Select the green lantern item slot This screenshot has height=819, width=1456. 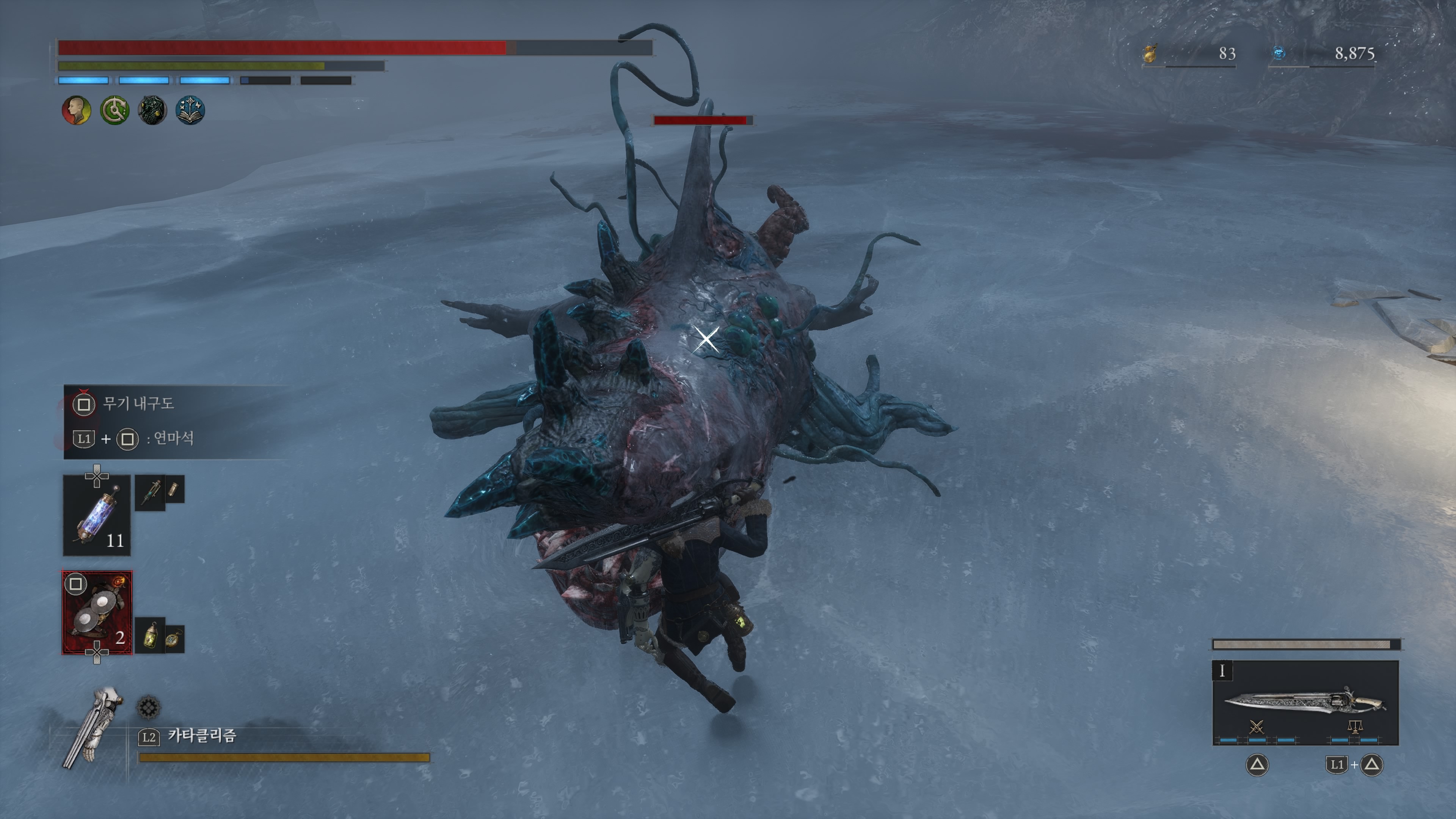pyautogui.click(x=151, y=635)
